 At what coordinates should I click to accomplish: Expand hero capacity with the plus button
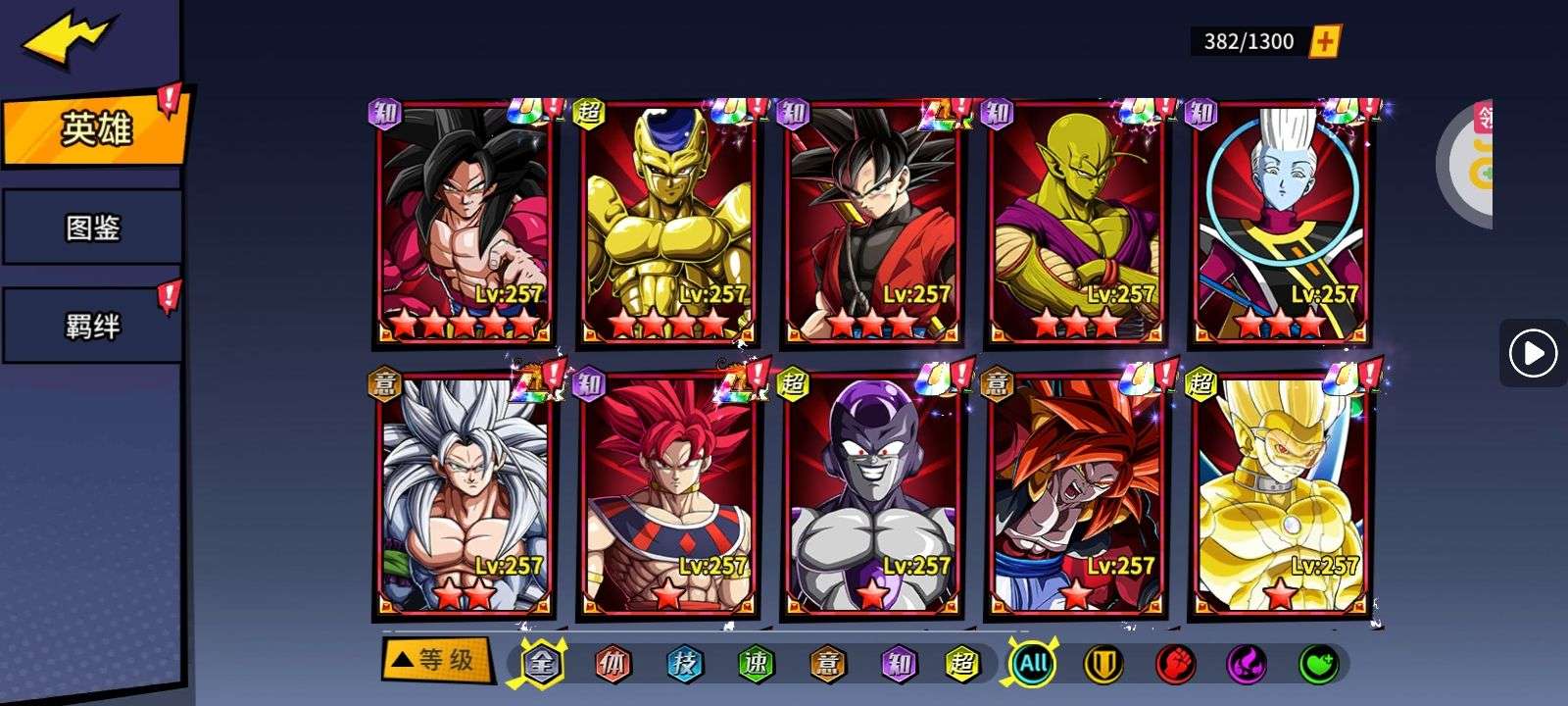click(x=1324, y=41)
